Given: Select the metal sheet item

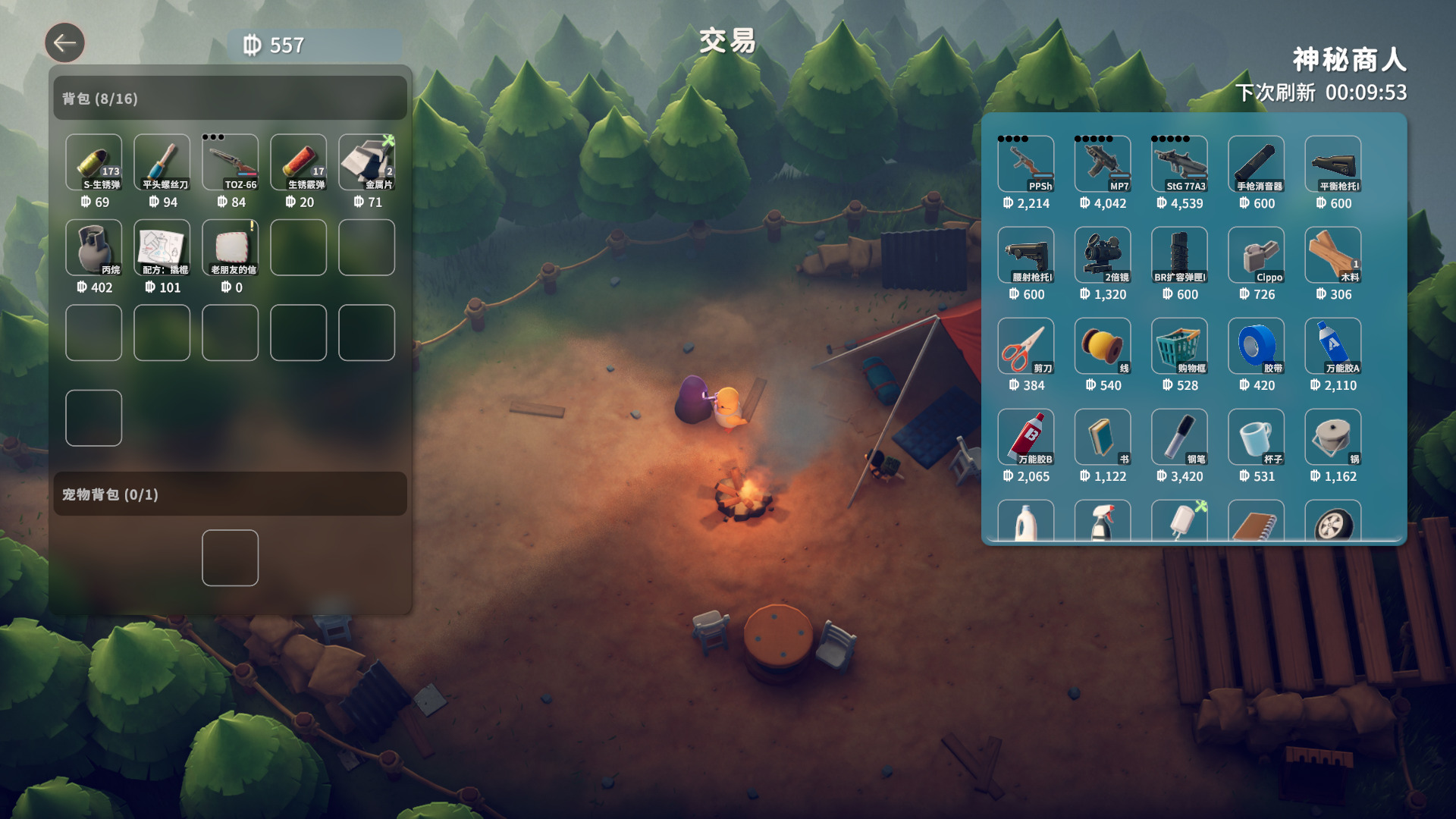Looking at the screenshot, I should (366, 162).
